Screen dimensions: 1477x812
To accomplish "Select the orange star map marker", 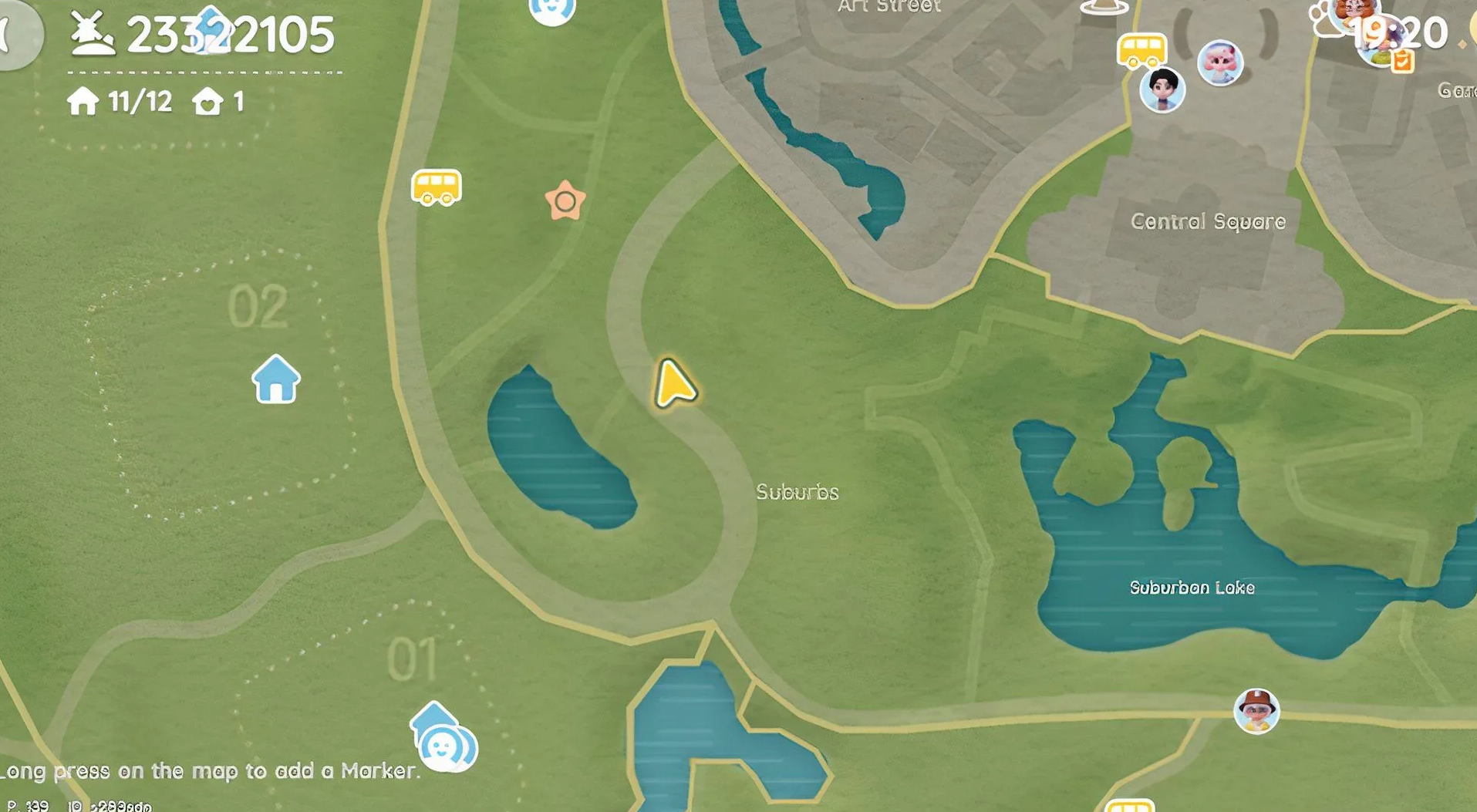I will 565,201.
